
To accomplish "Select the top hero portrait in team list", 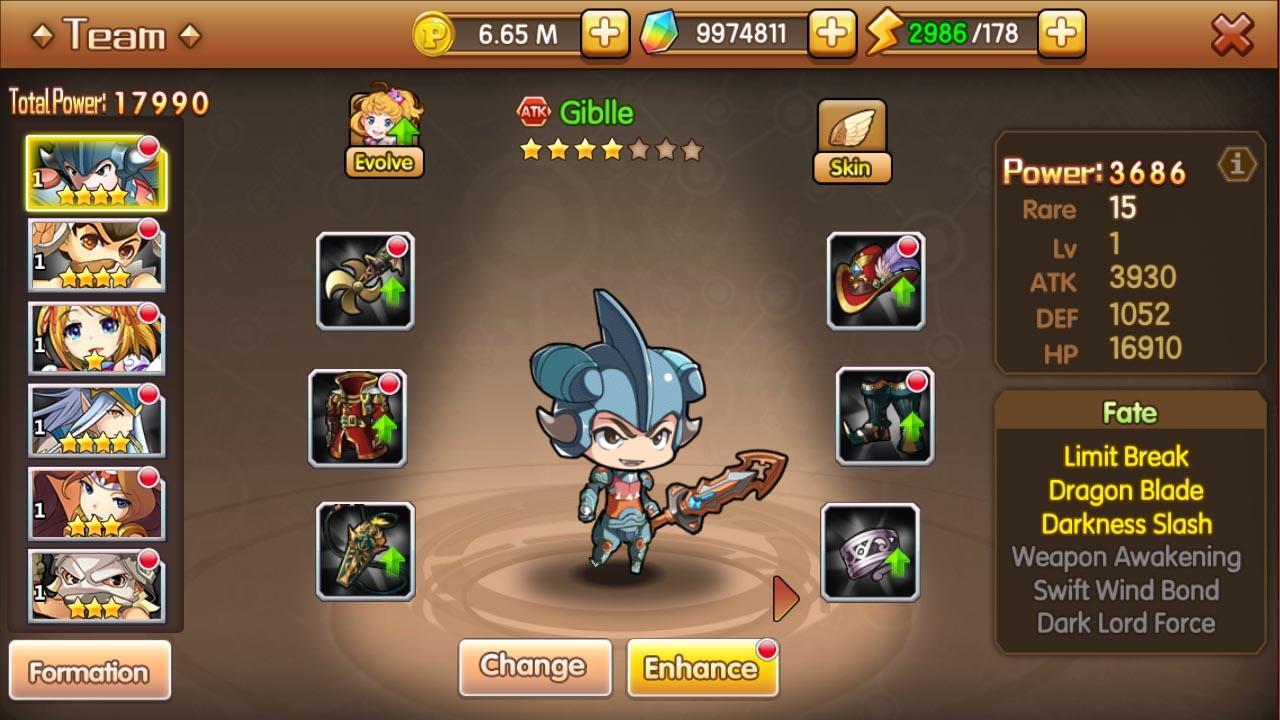I will tap(95, 173).
